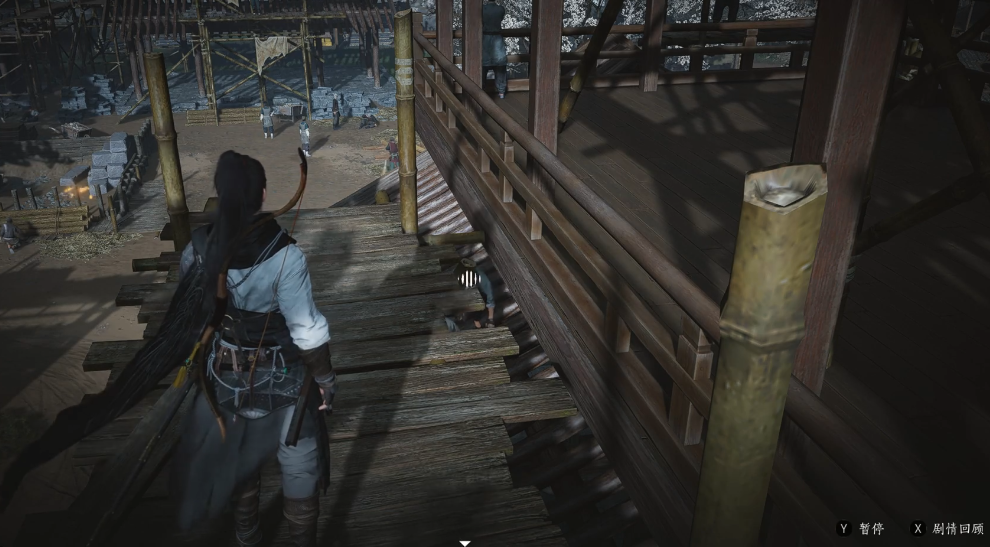Select the round striped voice marker over the NPC
Screen dimensions: 990x547
click(x=470, y=276)
